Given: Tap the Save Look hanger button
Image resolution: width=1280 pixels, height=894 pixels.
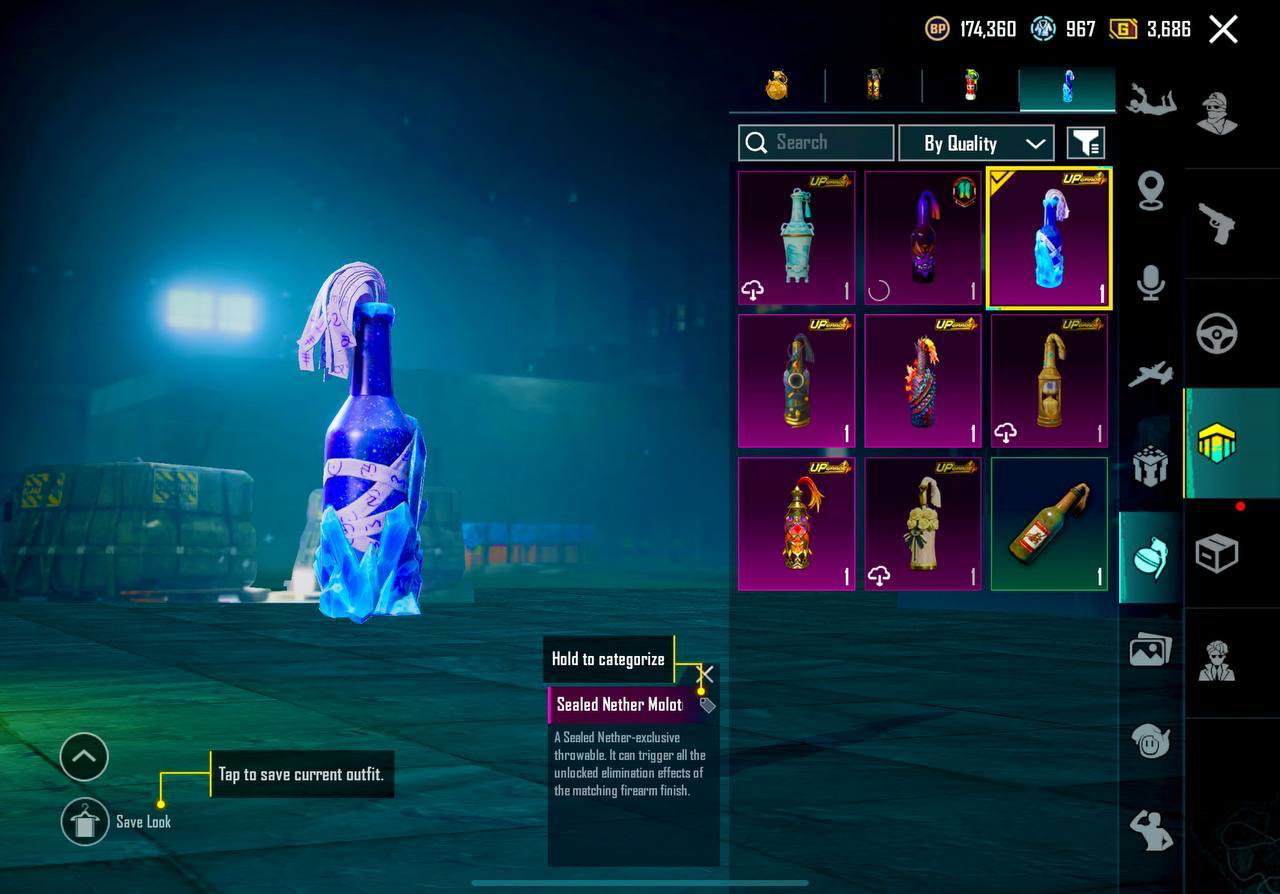Looking at the screenshot, I should click(85, 822).
